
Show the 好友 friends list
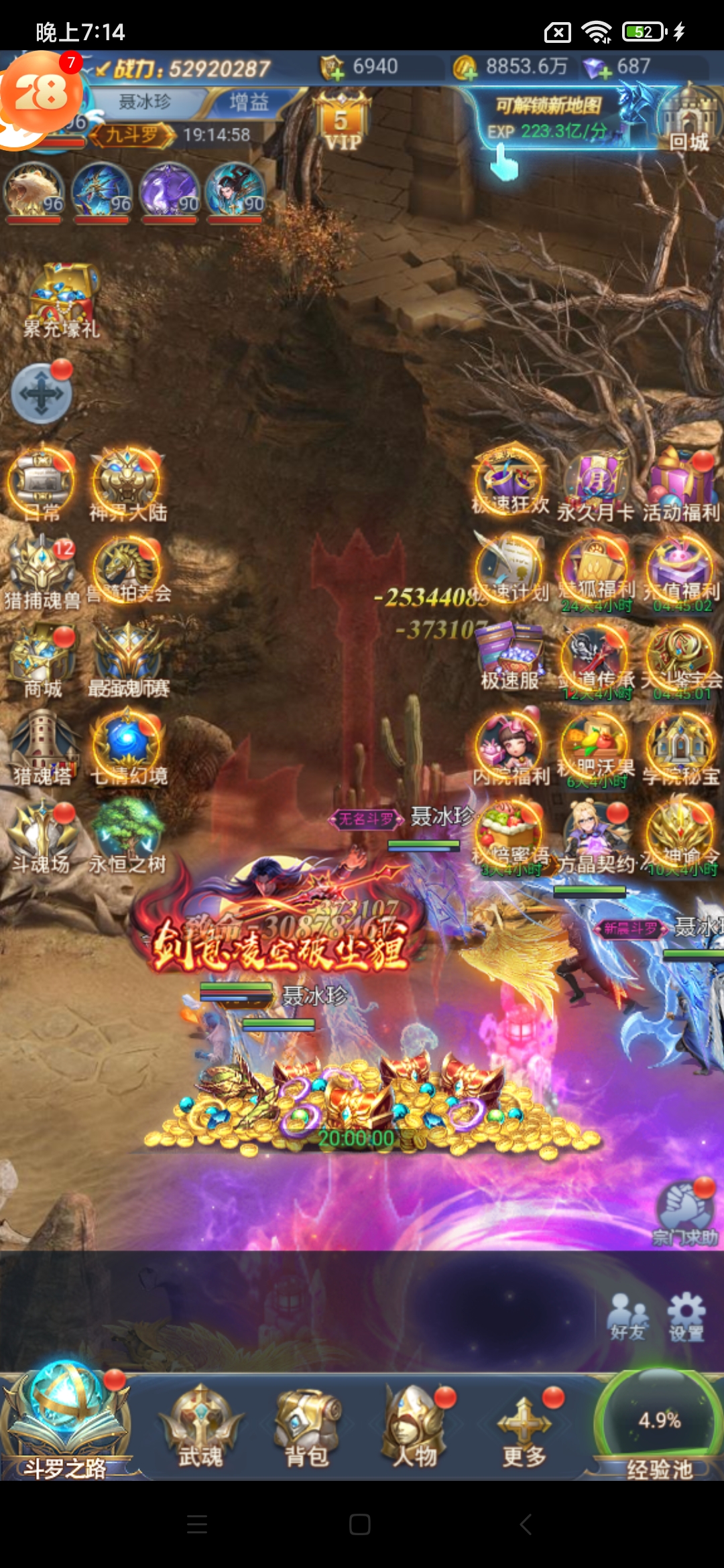click(x=628, y=1316)
